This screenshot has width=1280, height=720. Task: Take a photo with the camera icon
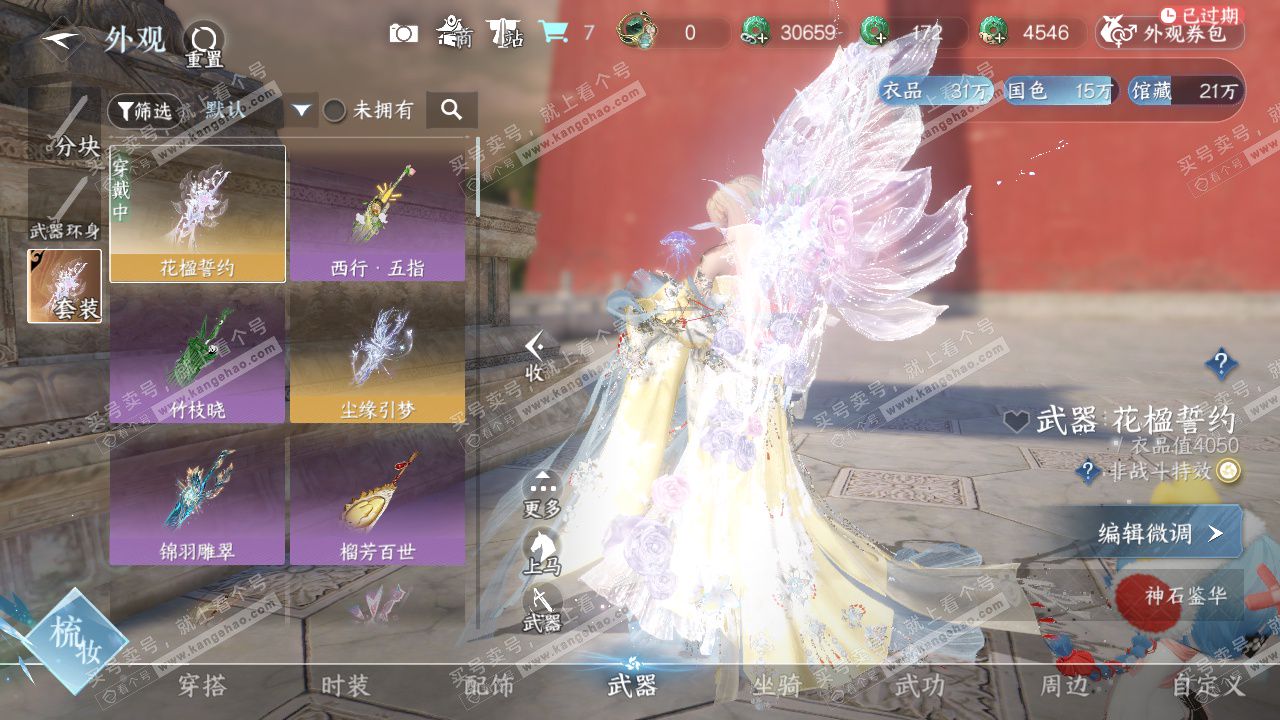coord(403,33)
